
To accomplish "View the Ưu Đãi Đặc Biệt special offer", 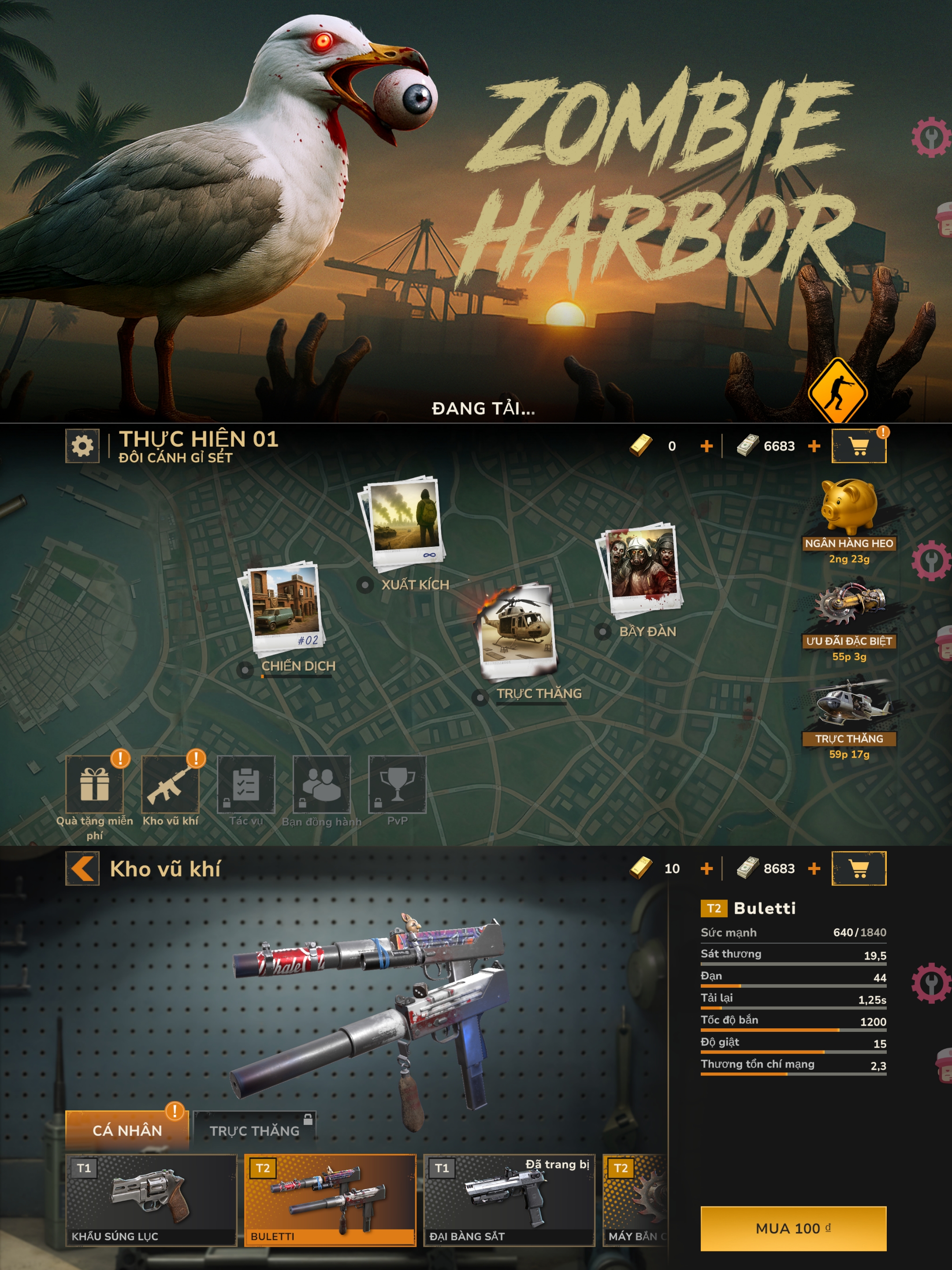I will [848, 605].
